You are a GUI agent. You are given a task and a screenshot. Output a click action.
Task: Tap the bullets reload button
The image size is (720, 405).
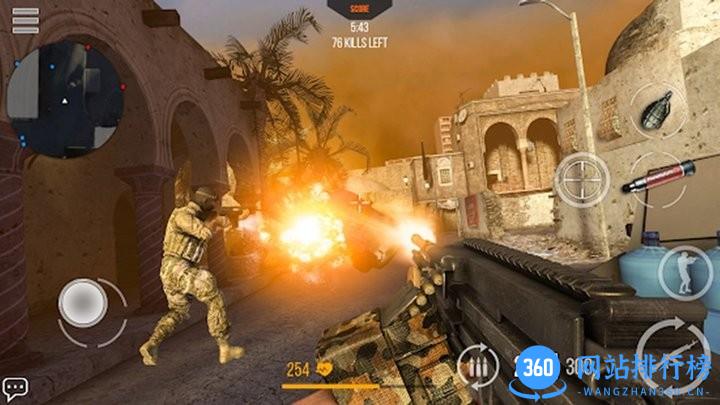478,365
